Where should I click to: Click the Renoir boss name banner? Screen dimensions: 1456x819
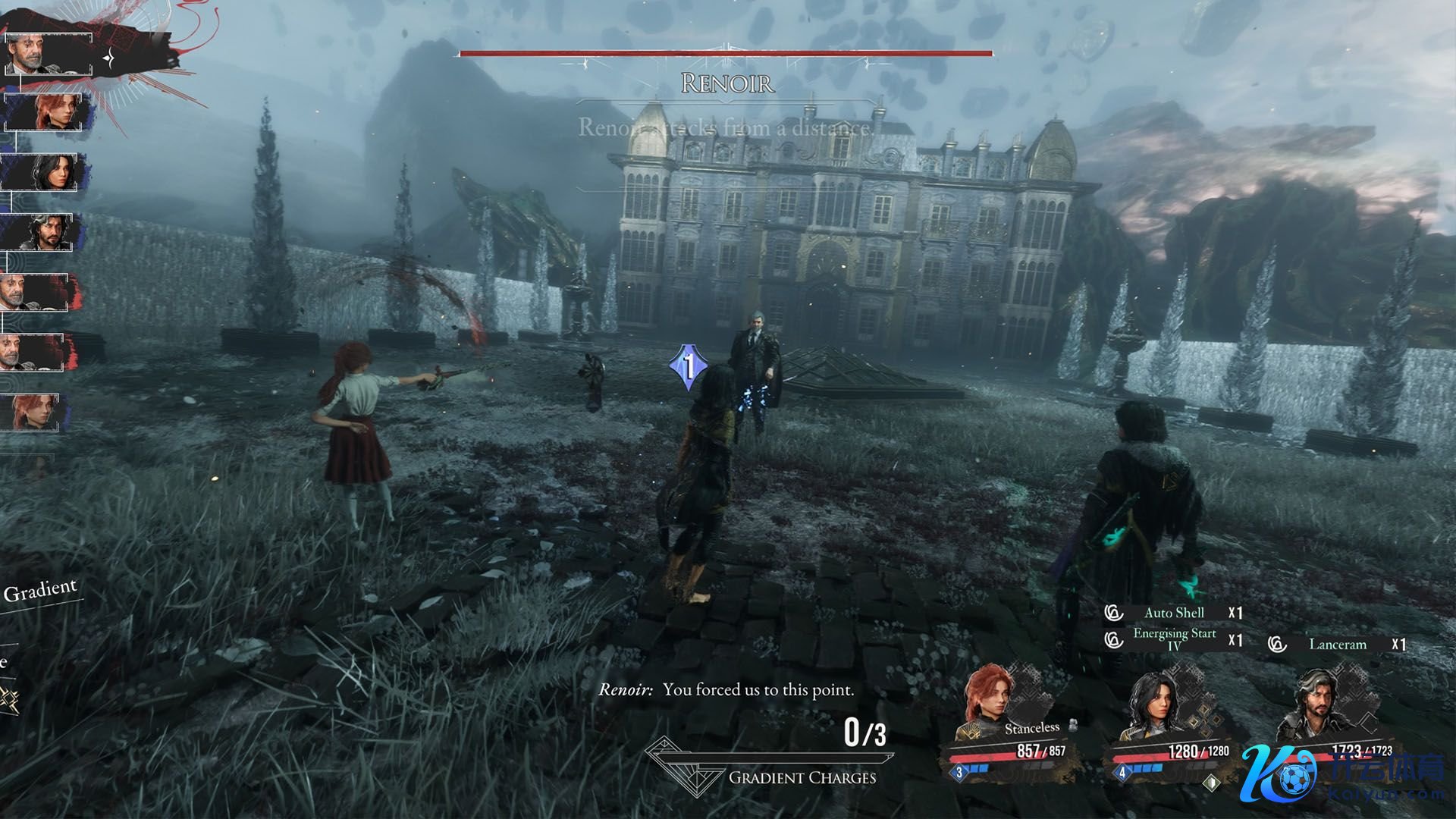726,83
